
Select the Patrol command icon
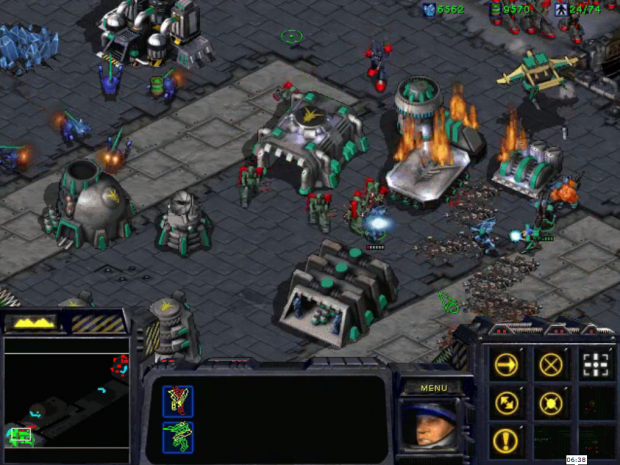507,403
